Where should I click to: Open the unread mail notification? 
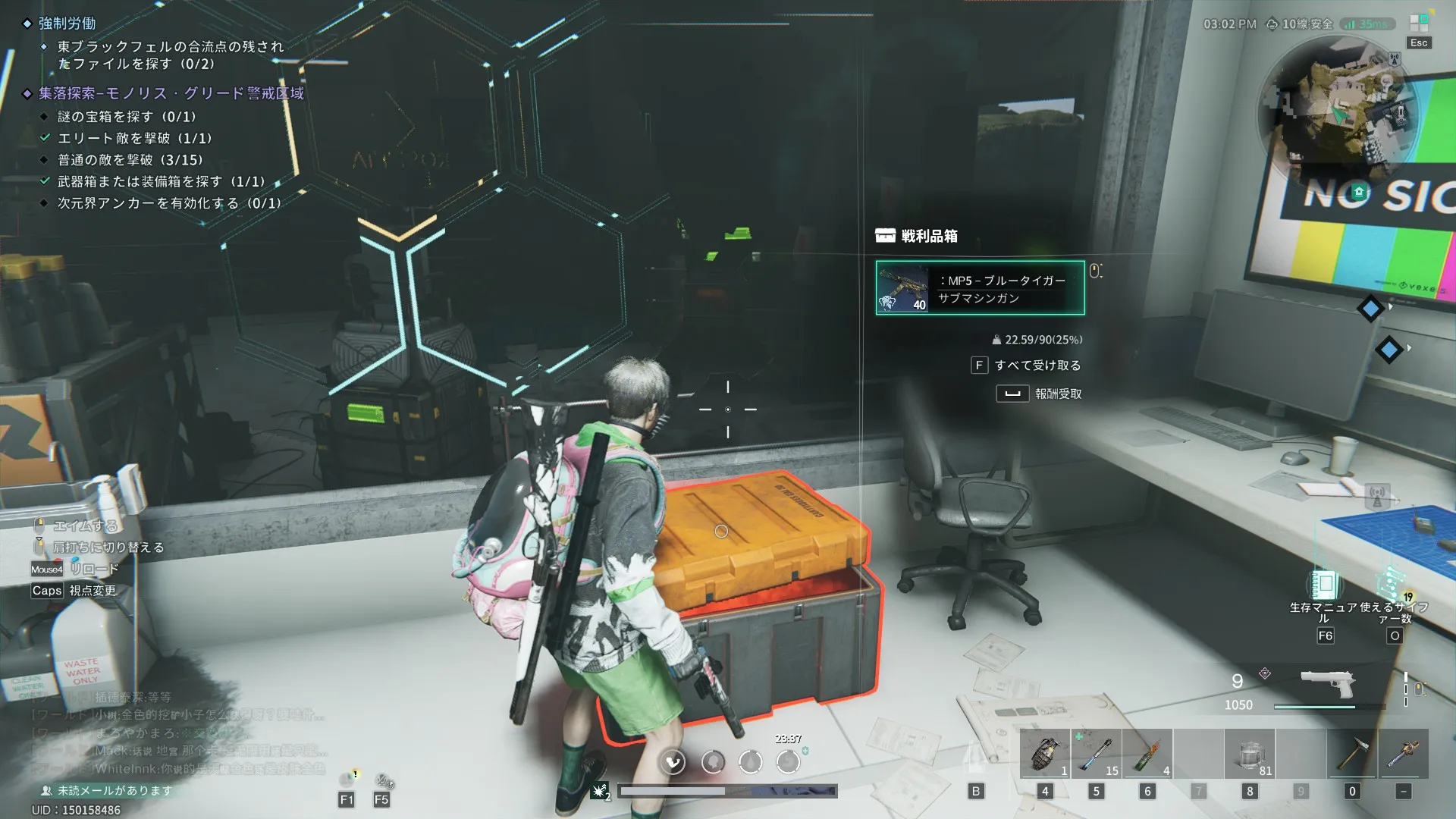click(x=114, y=790)
